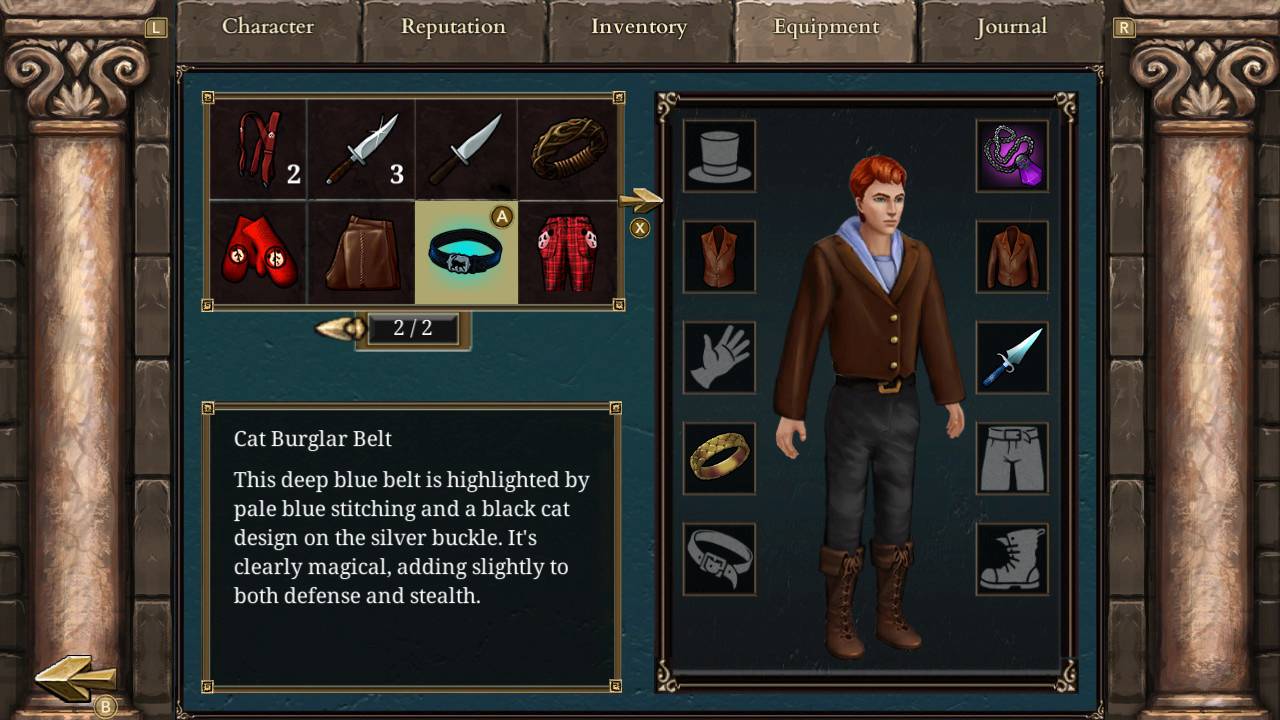Pick the single knife item
The width and height of the screenshot is (1280, 720).
(466, 149)
